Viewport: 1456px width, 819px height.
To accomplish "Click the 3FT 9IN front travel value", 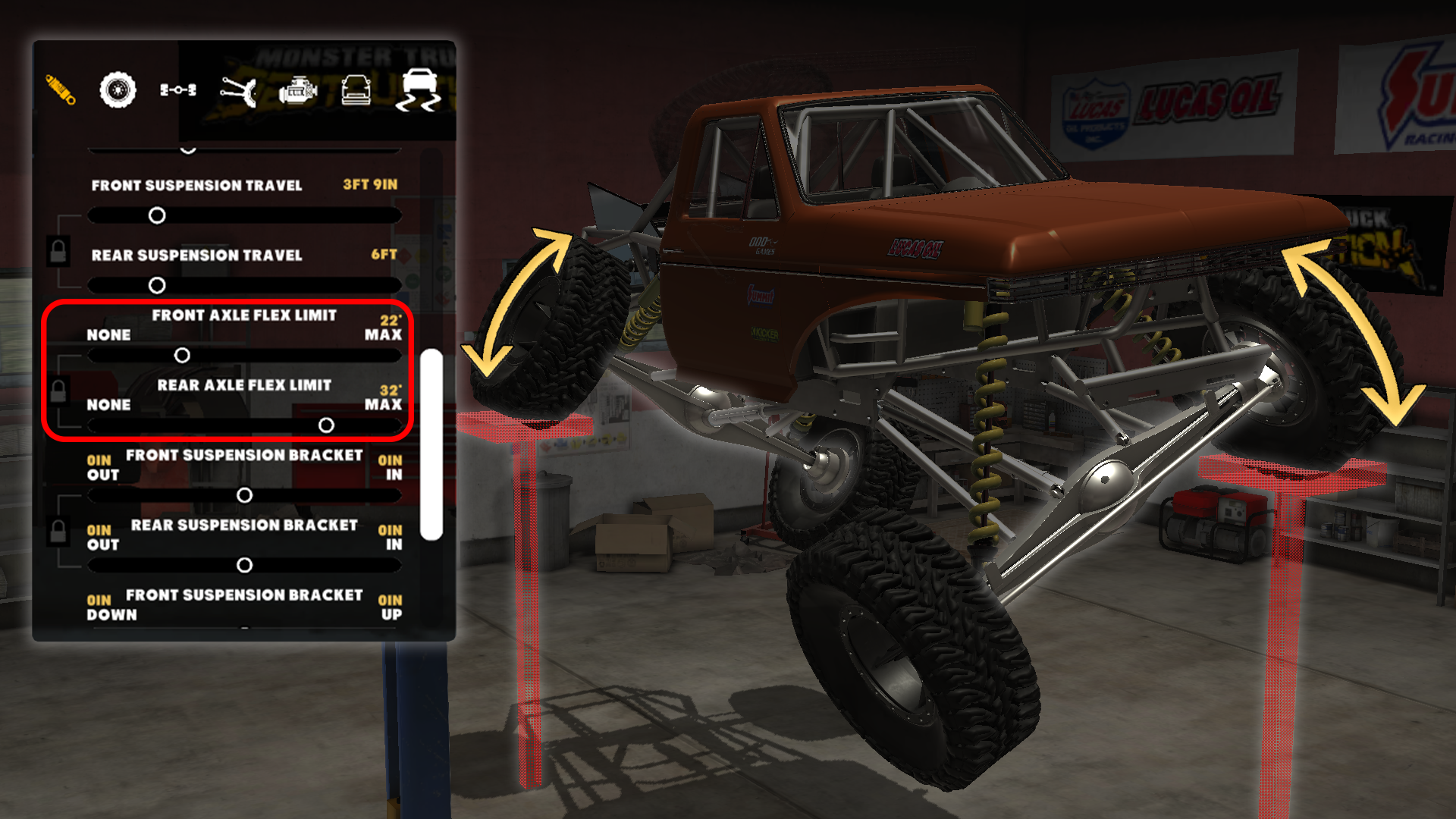I will 369,184.
